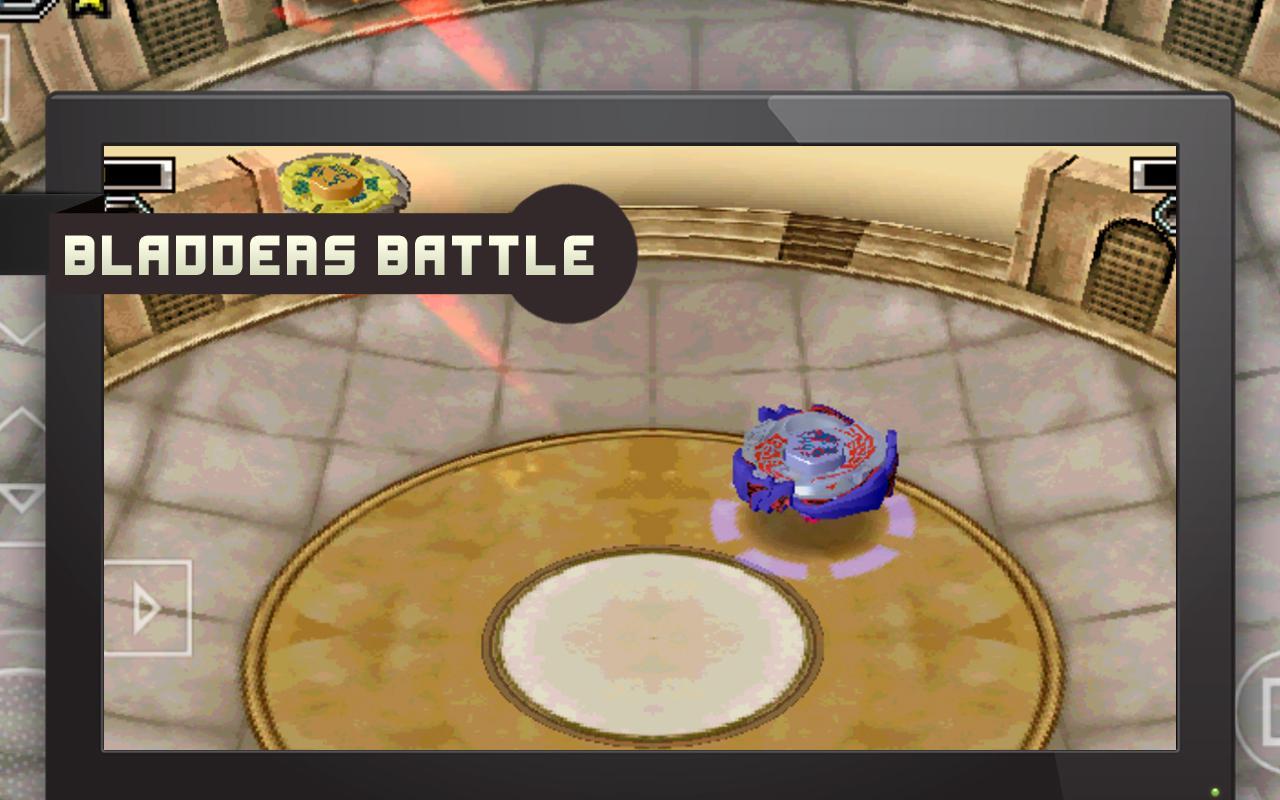Toggle the middle chevron control on the left
Viewport: 1280px width, 800px height.
20,420
